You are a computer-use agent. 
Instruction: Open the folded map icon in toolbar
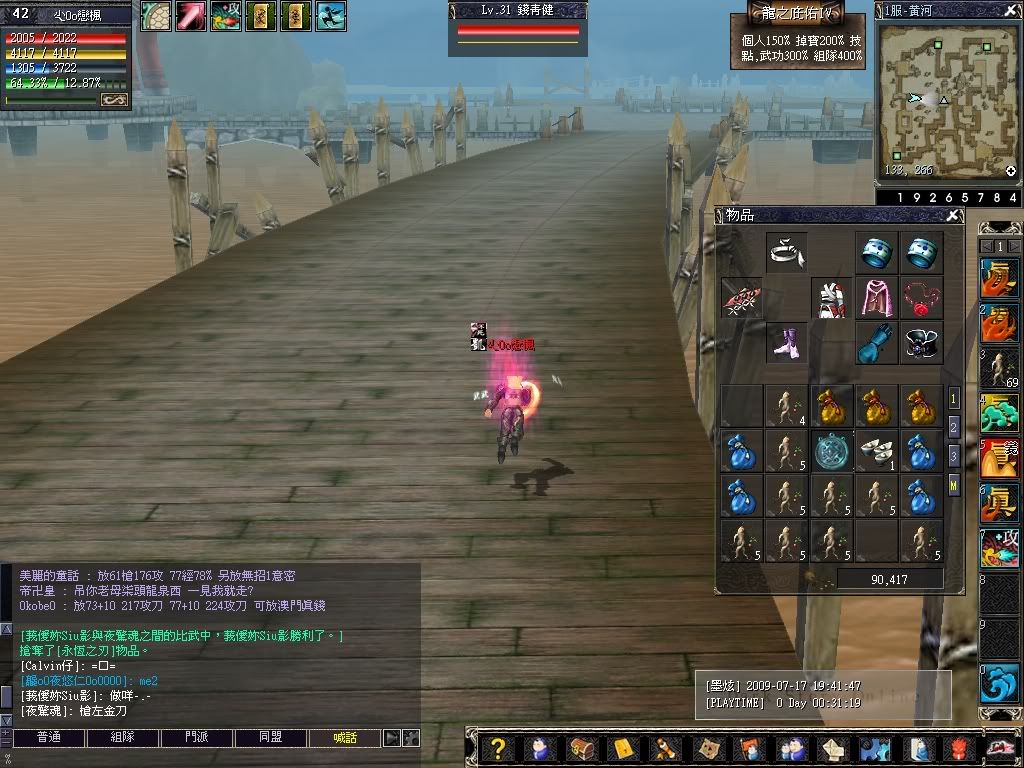pos(708,748)
